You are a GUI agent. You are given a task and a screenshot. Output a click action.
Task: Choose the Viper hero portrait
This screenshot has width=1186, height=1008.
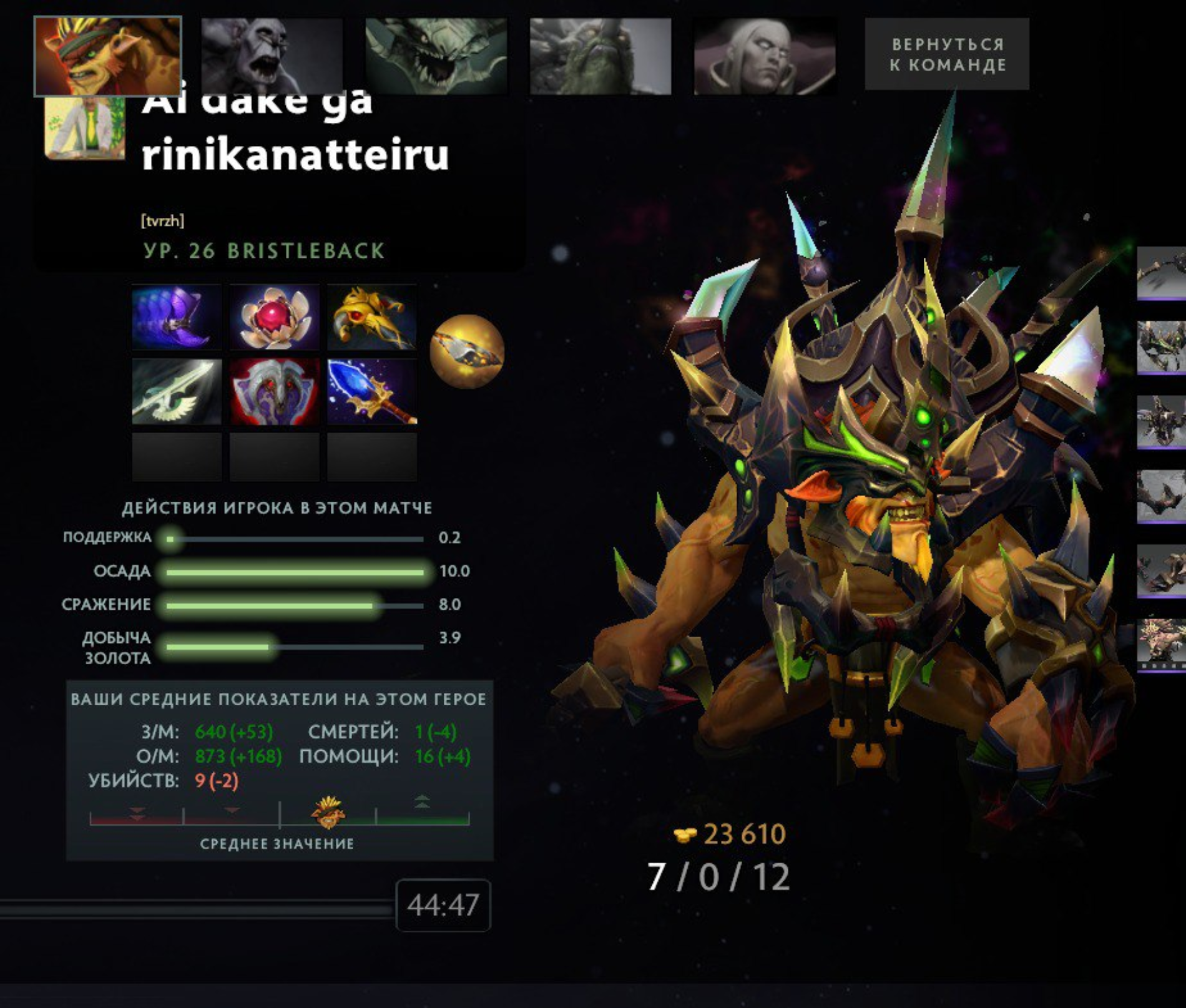point(436,56)
